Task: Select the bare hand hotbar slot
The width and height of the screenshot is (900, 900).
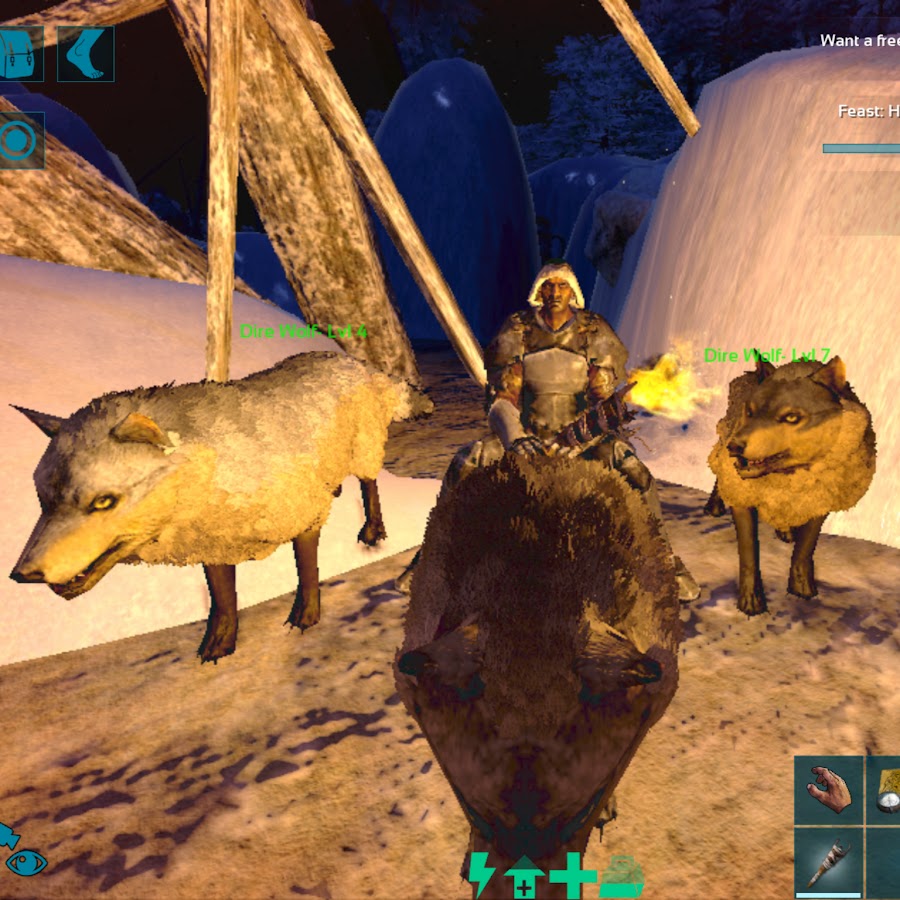Action: pos(830,790)
